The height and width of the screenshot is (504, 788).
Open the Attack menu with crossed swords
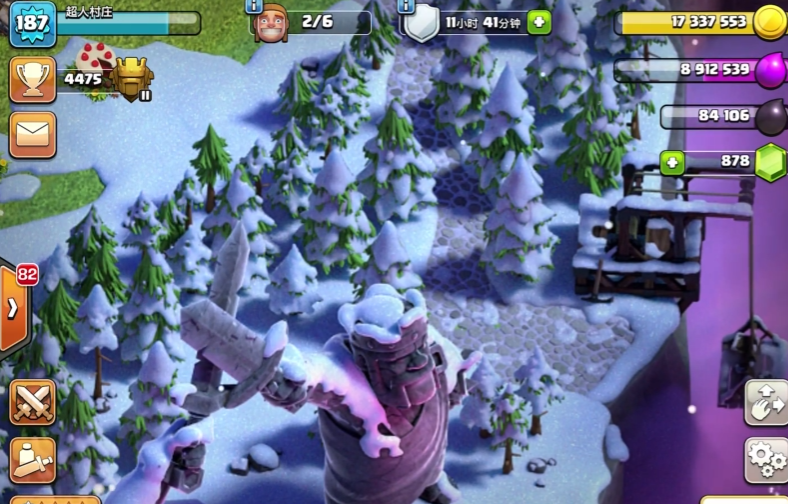32,402
